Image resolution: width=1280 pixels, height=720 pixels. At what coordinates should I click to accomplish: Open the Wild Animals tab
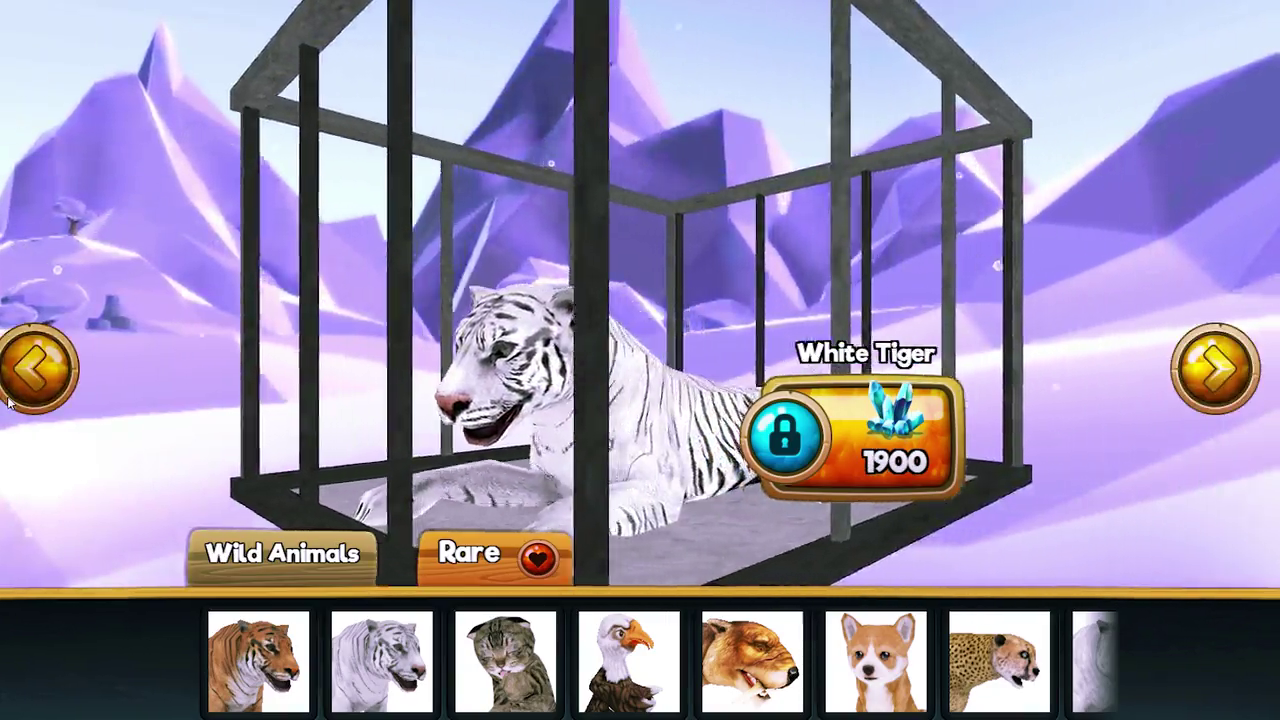282,554
